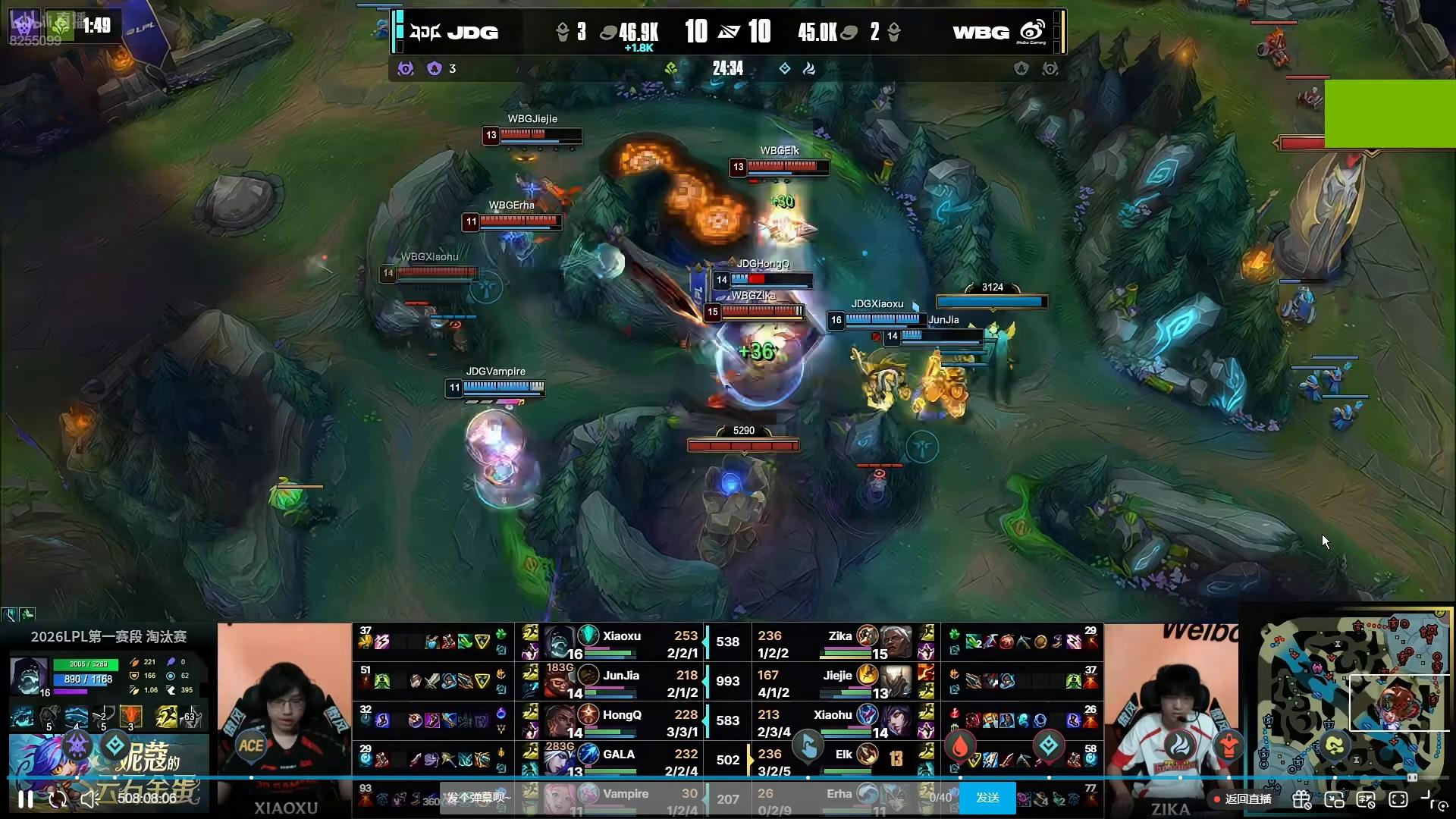Select GALA's champion portrait in the scoreboard

(x=560, y=760)
